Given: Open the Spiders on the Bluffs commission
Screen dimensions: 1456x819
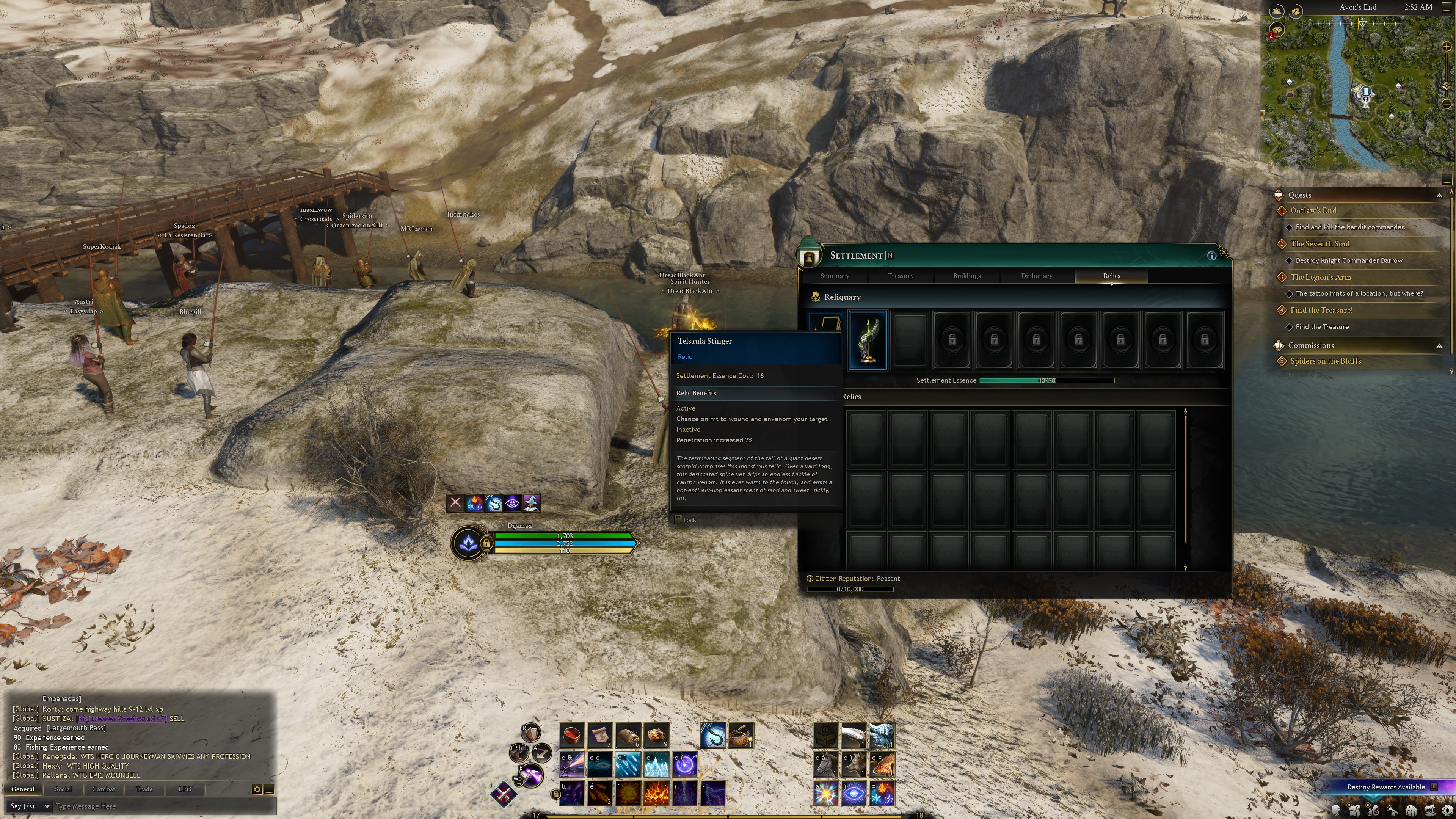Looking at the screenshot, I should [x=1326, y=361].
